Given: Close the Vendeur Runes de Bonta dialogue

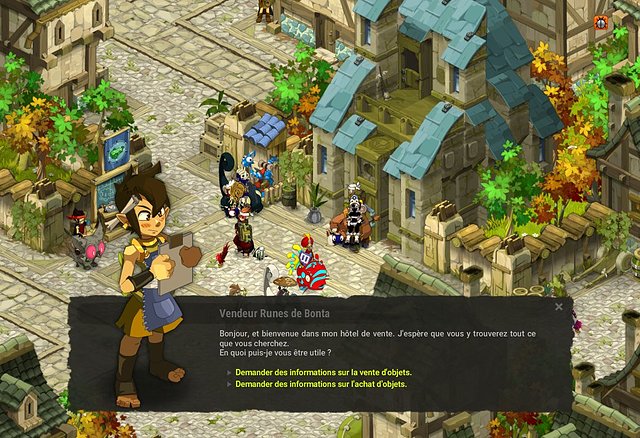Looking at the screenshot, I should coord(559,308).
